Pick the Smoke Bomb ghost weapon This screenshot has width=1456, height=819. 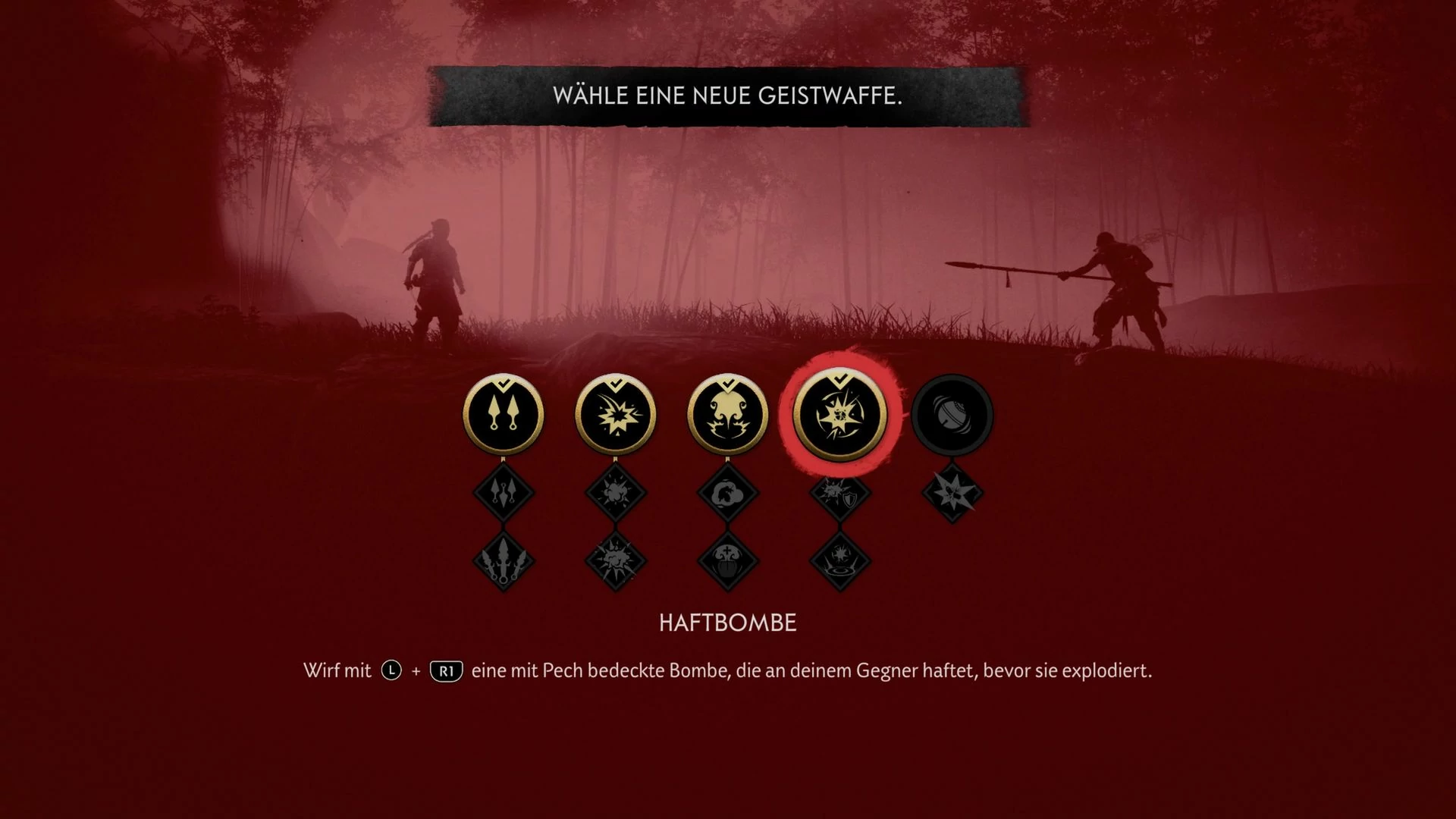point(727,415)
